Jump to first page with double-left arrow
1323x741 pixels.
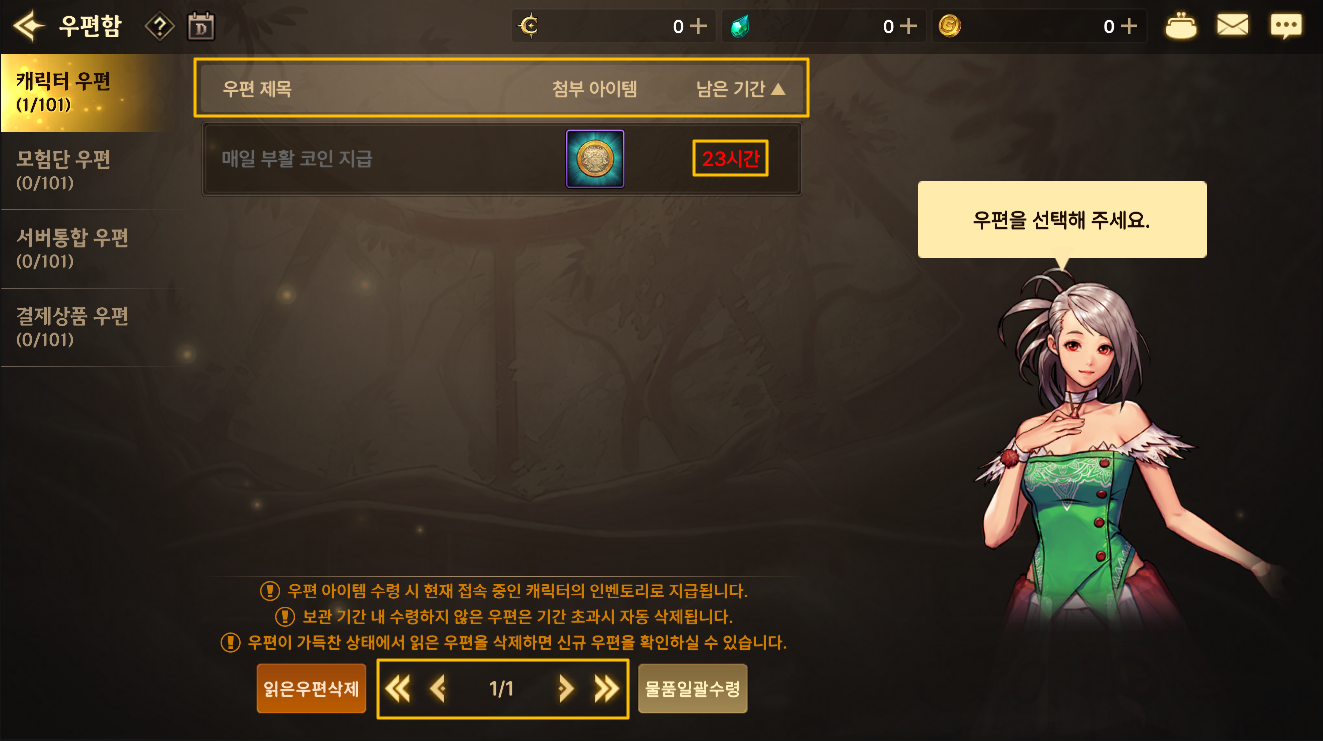tap(398, 688)
